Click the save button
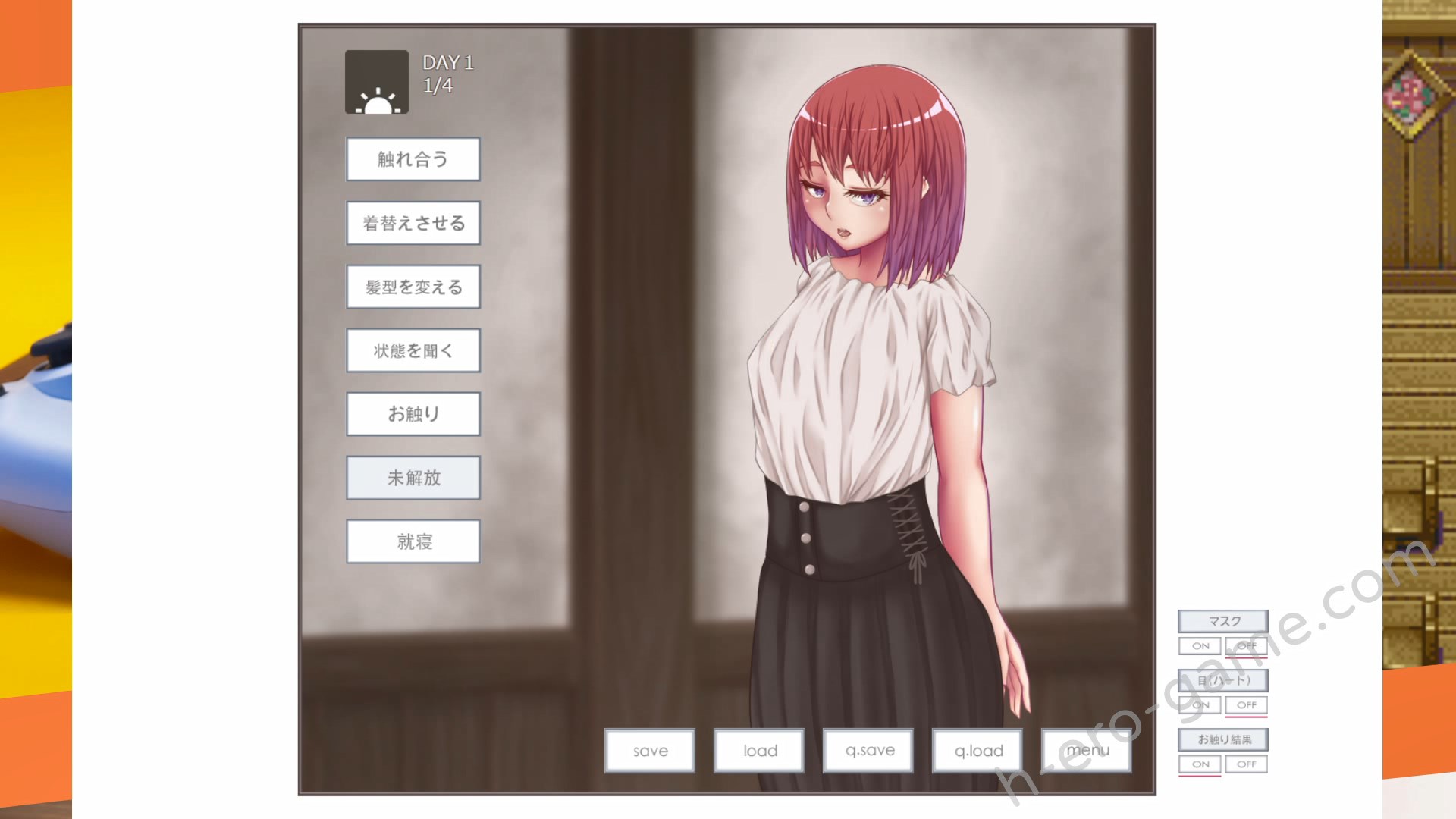 coord(649,750)
